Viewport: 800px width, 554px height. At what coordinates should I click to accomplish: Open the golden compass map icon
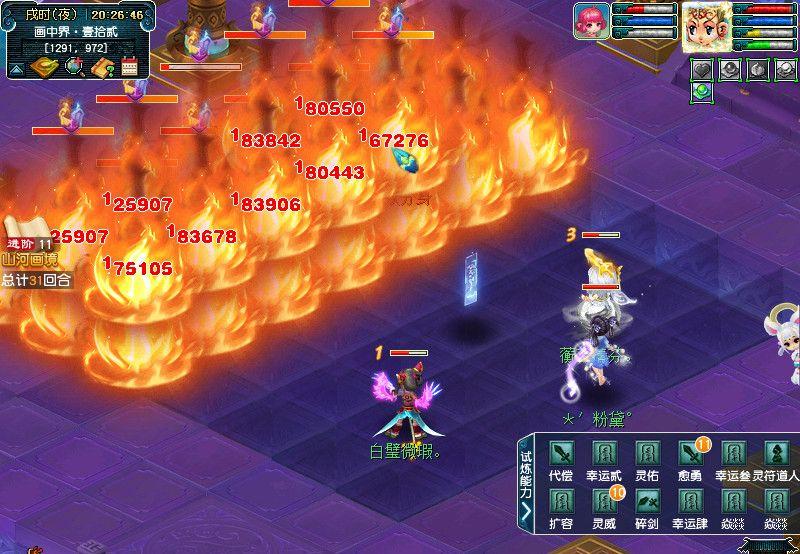45,67
